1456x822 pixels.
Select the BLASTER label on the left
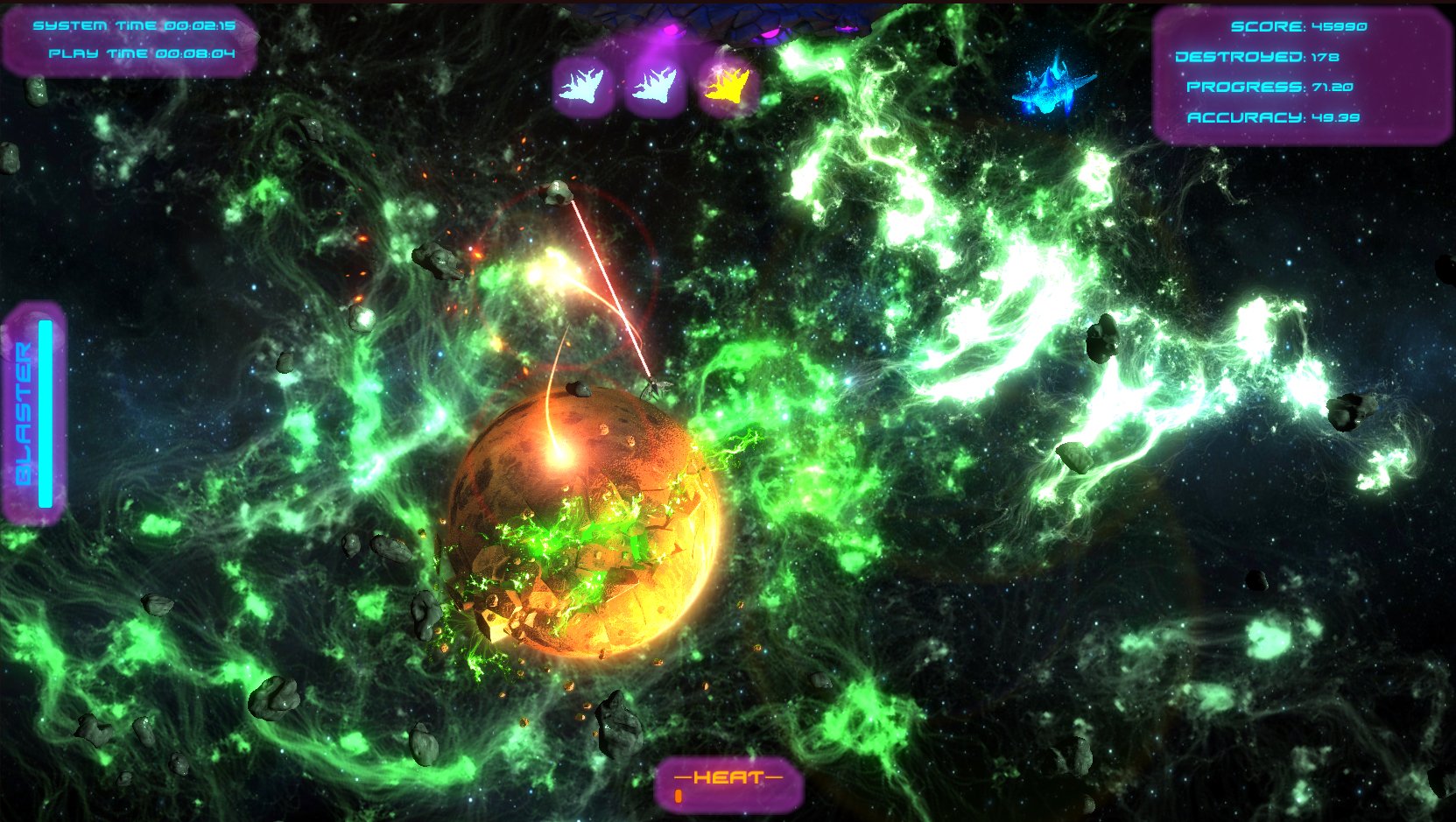[x=22, y=411]
